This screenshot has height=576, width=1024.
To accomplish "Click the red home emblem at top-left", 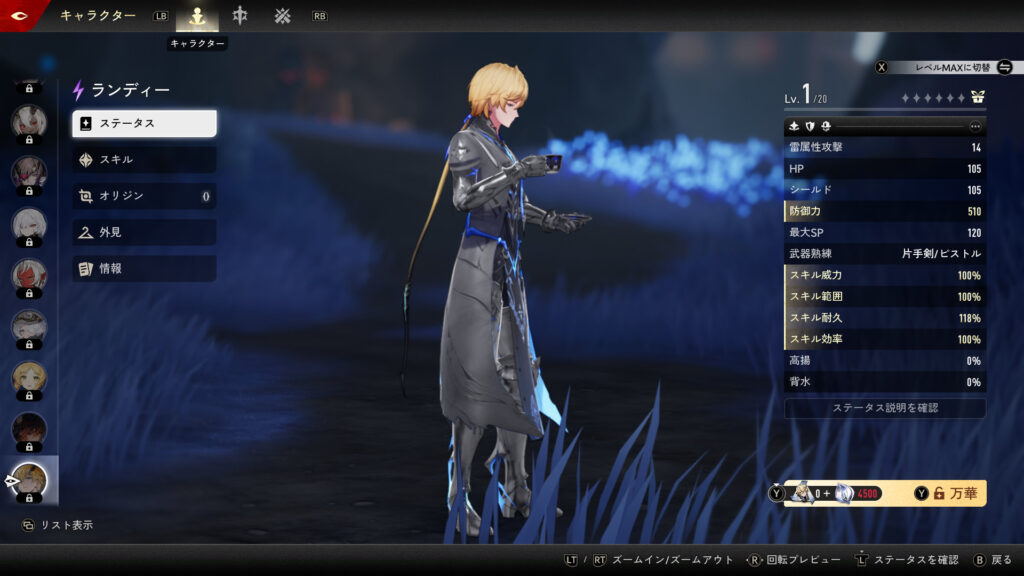I will tap(20, 15).
